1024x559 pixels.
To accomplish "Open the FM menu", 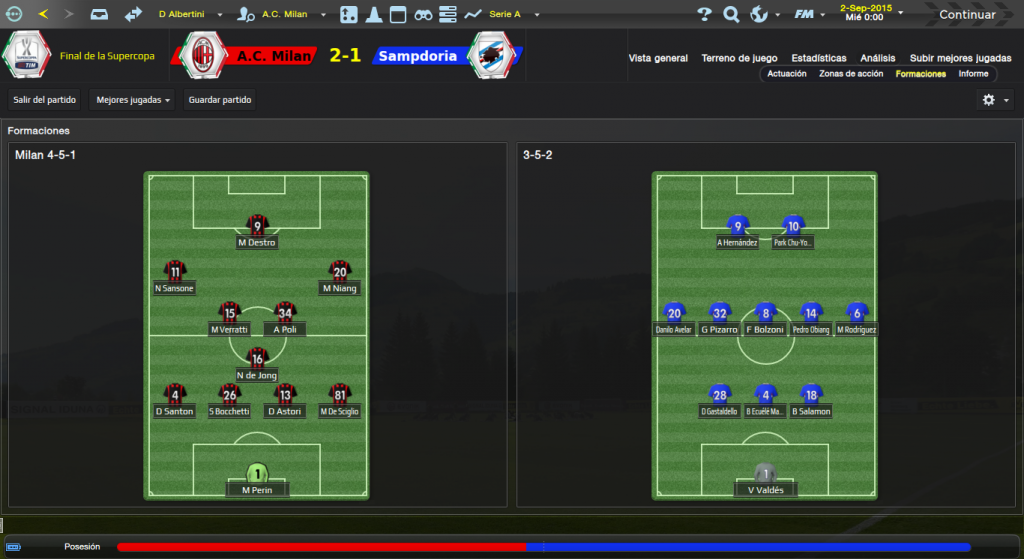I will pyautogui.click(x=807, y=14).
